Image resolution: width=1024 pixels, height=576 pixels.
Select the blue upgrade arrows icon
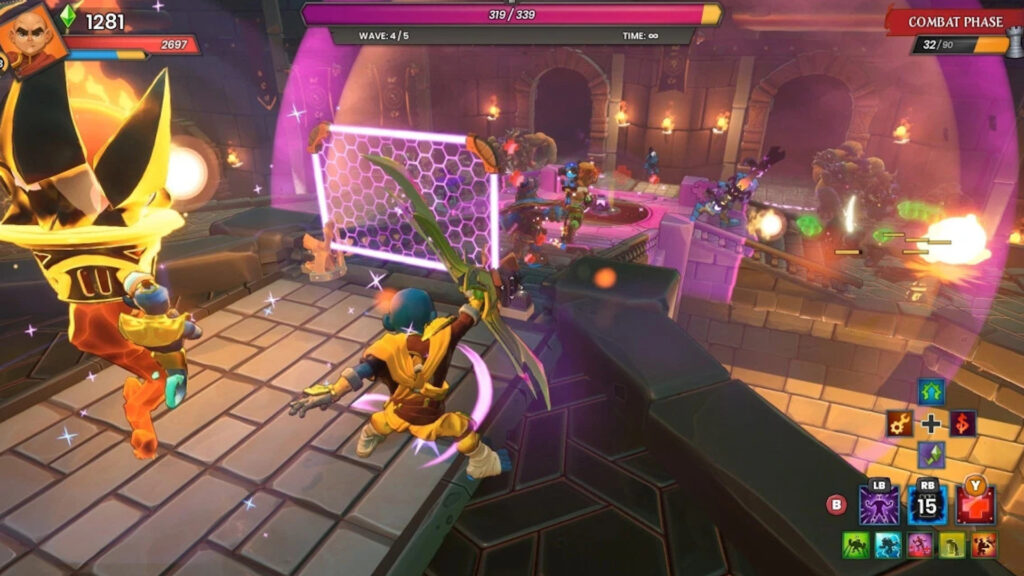pyautogui.click(x=931, y=392)
